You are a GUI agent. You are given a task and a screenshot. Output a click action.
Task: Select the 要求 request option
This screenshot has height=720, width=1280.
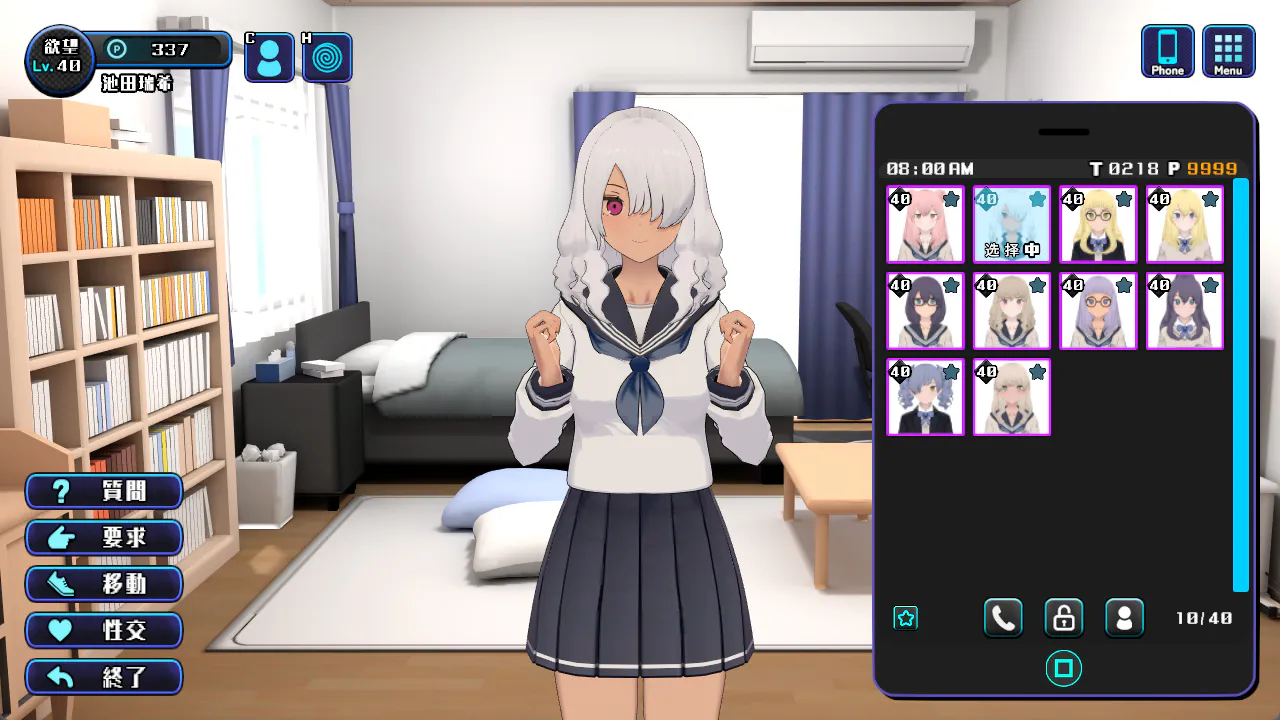(104, 538)
